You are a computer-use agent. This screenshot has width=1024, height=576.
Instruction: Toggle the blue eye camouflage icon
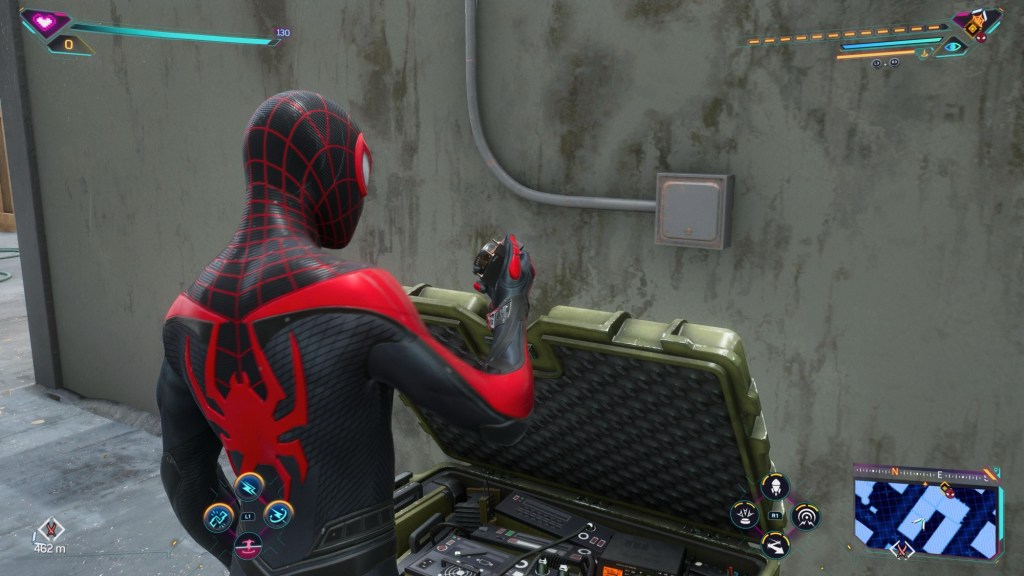point(952,46)
